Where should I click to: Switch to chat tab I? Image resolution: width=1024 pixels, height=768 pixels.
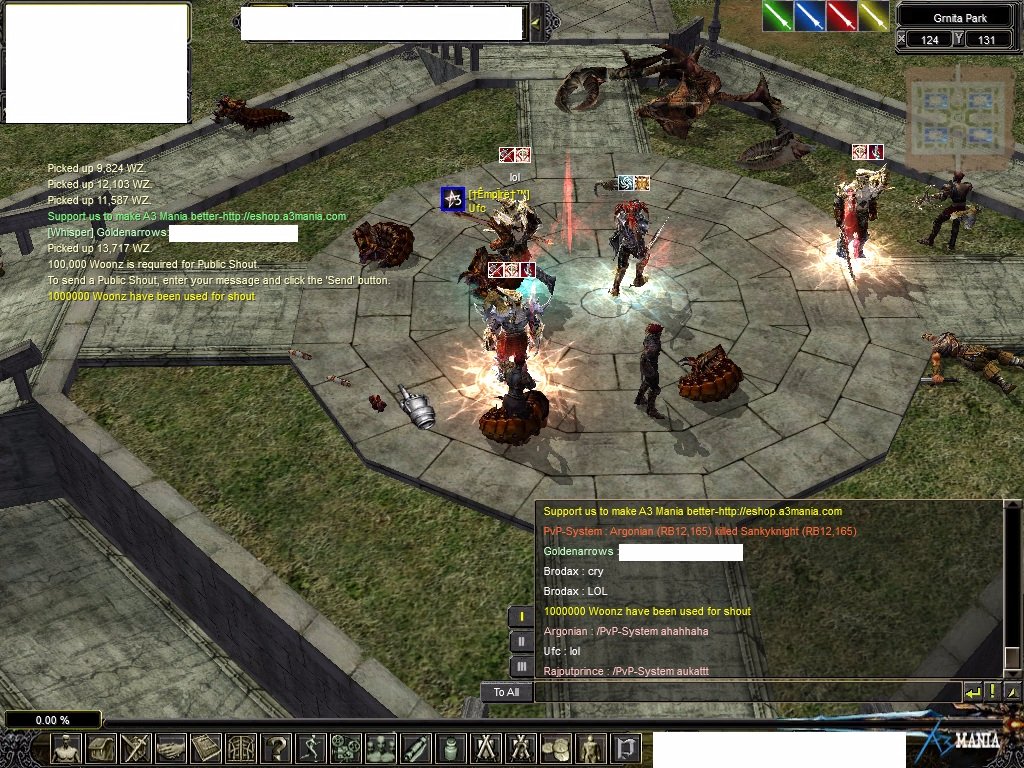(521, 617)
